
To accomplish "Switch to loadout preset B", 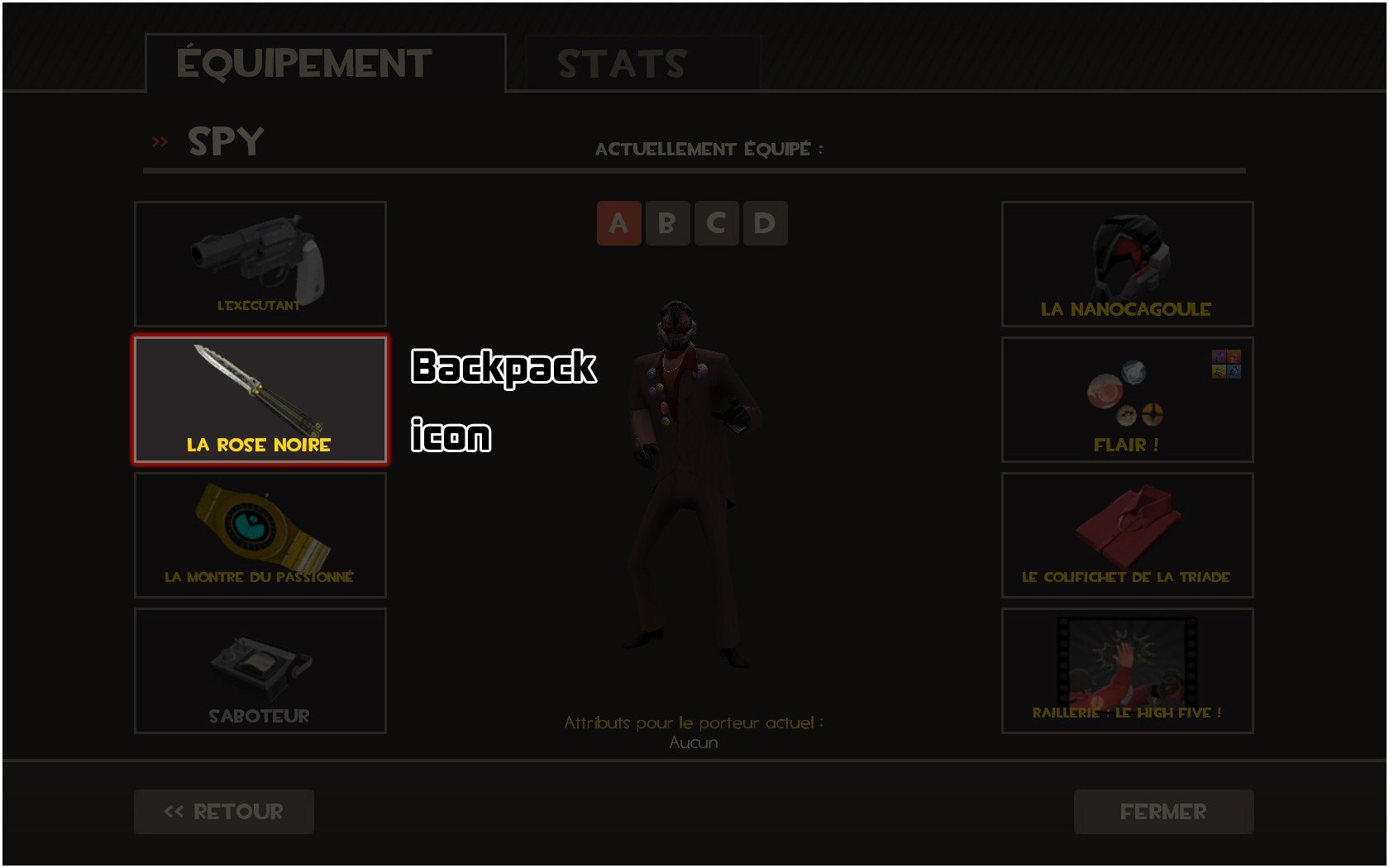I will click(667, 223).
